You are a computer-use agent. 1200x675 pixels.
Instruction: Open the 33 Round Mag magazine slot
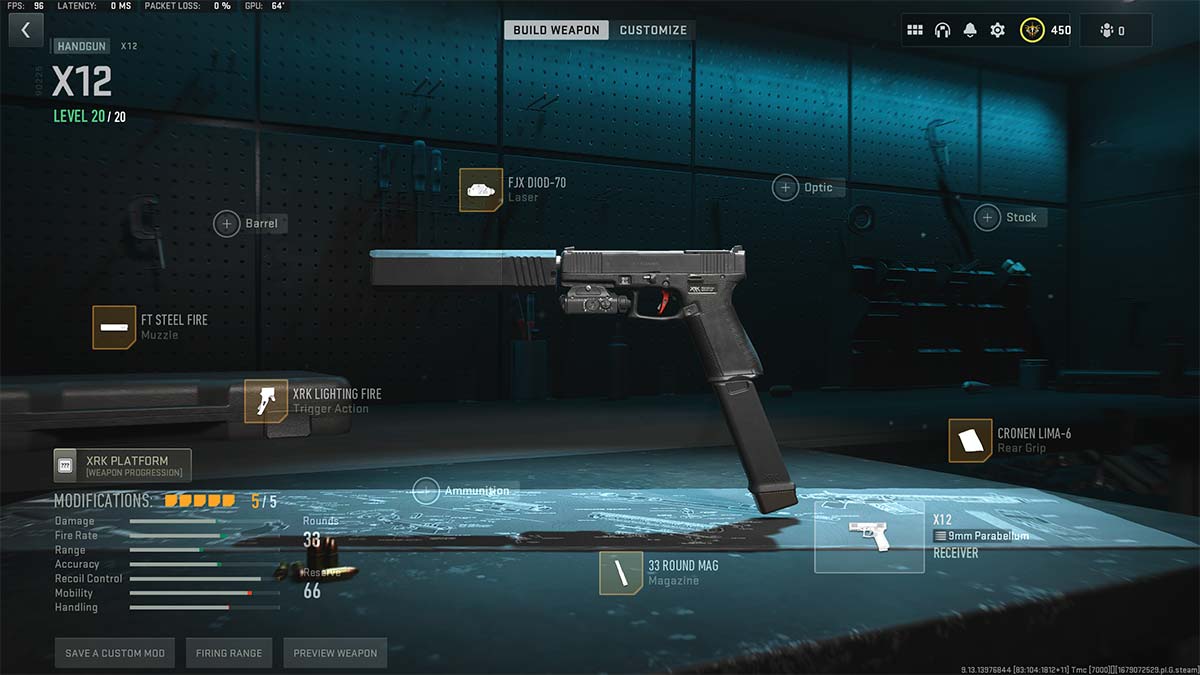point(621,573)
